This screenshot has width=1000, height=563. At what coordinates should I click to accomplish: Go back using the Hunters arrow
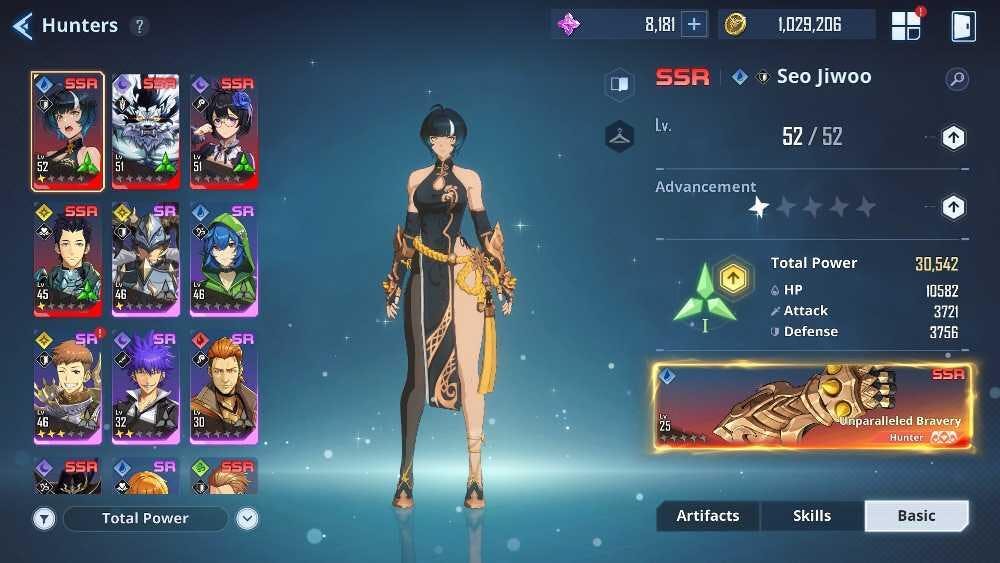(x=22, y=25)
